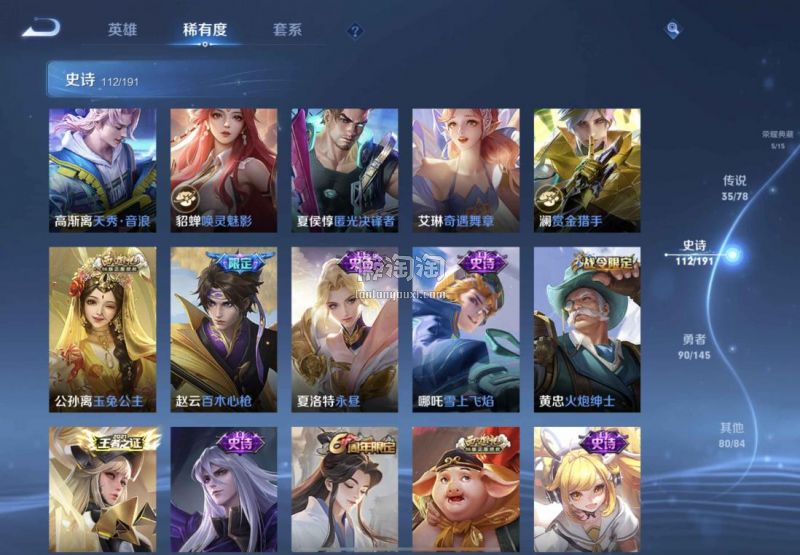
Task: Switch to the 英雄 tab
Action: [x=122, y=30]
